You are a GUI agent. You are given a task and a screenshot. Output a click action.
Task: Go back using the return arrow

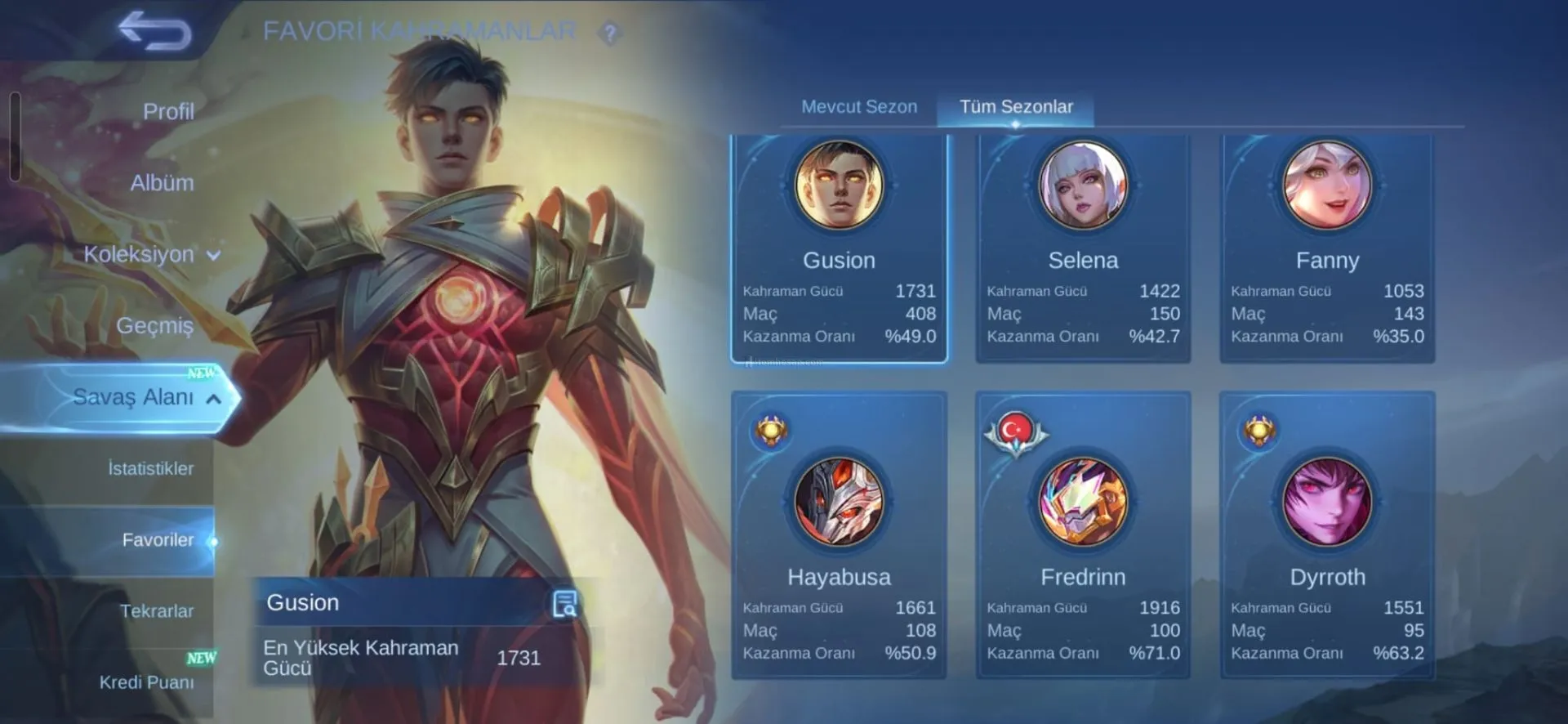155,31
